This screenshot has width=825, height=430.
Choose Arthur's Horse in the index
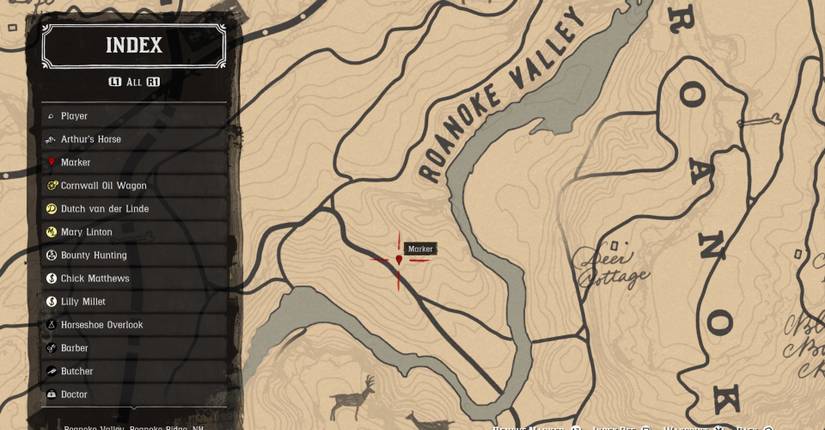click(x=134, y=139)
